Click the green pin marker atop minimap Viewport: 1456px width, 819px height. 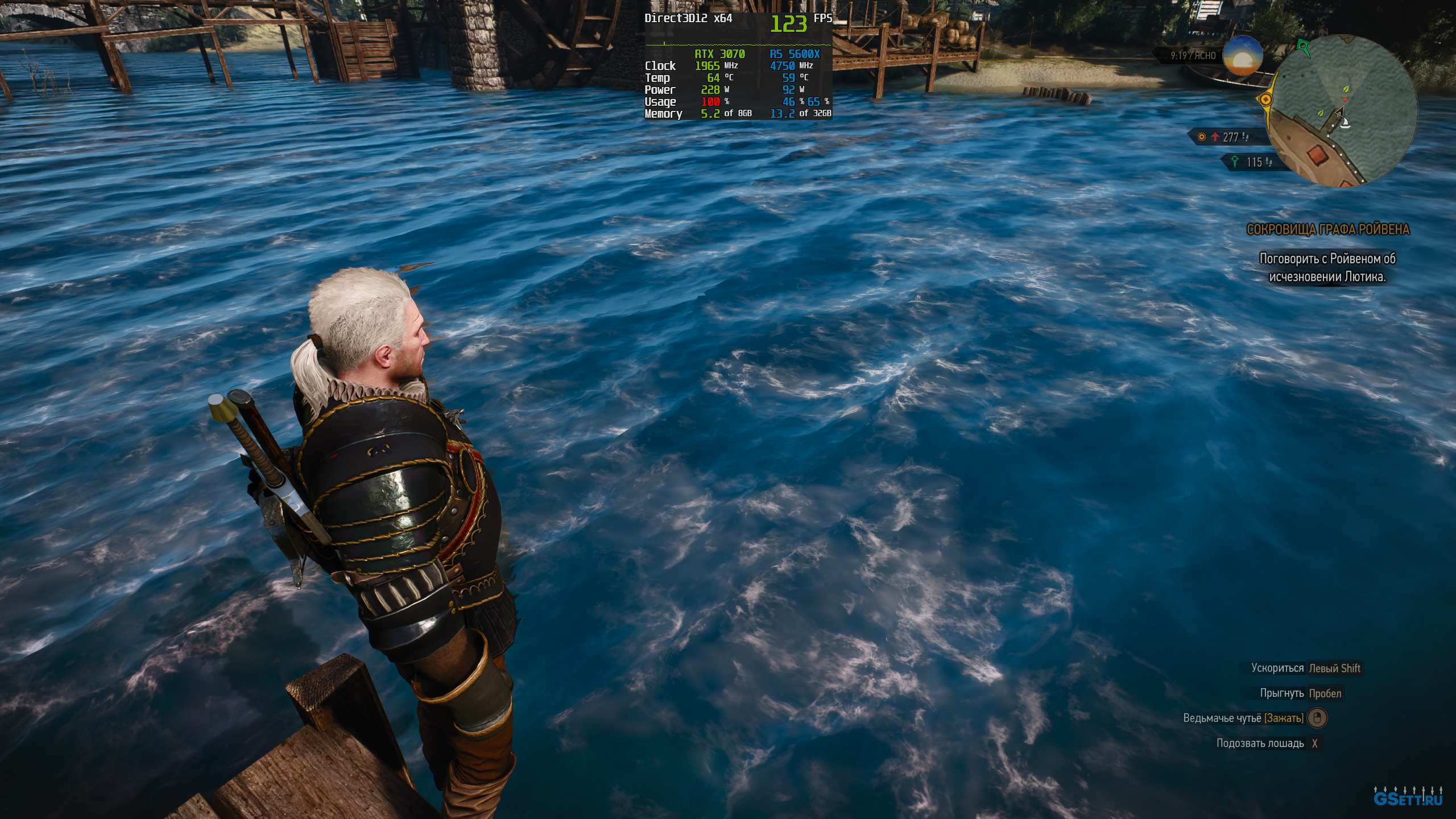tap(1302, 45)
